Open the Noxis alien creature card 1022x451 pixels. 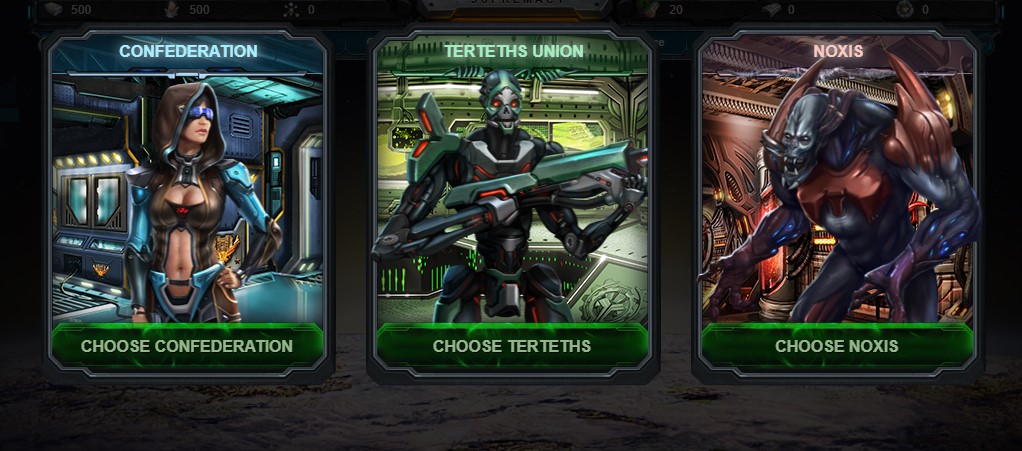coord(837,190)
